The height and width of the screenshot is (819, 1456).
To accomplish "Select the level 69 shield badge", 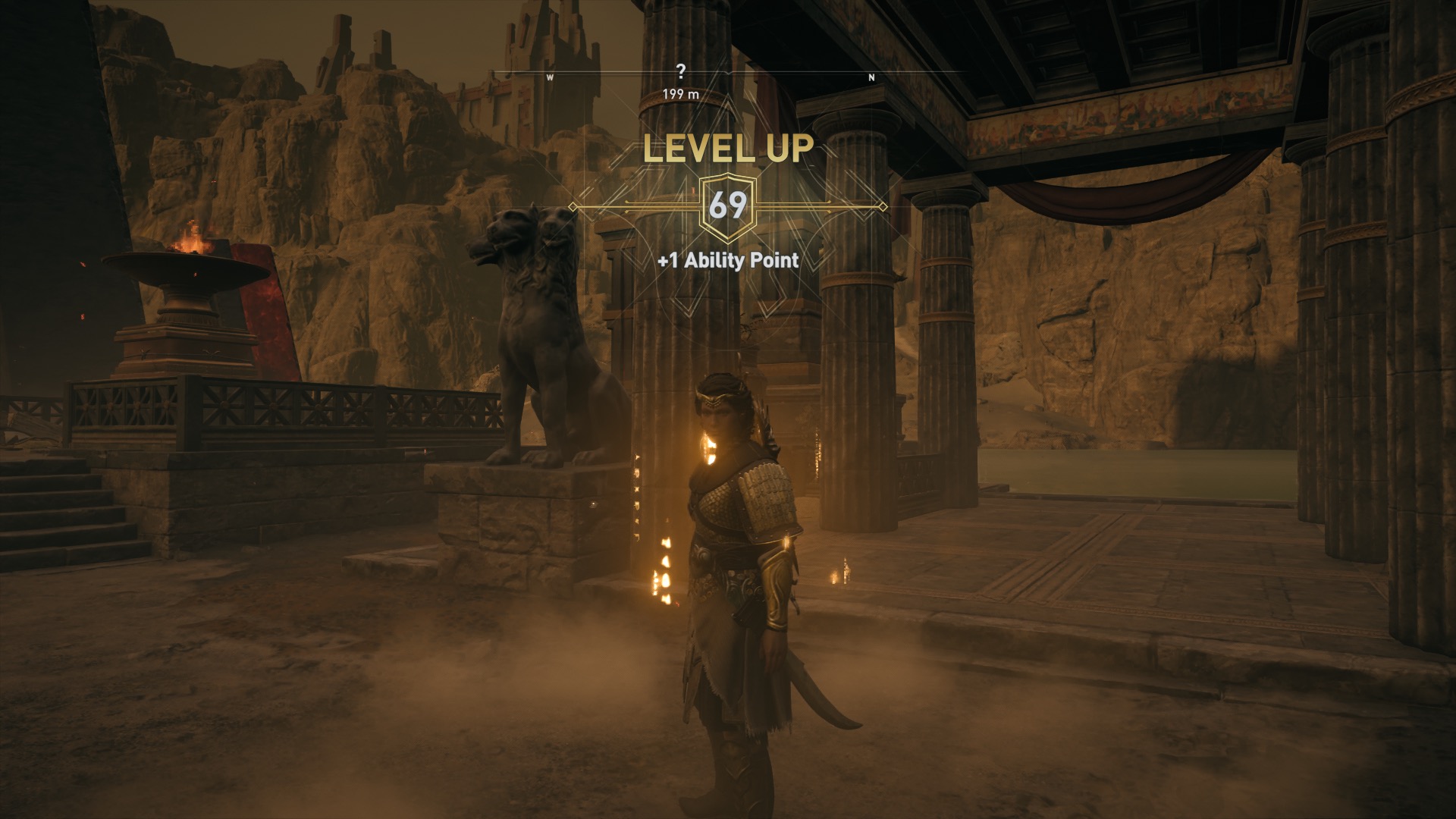I will 727,206.
